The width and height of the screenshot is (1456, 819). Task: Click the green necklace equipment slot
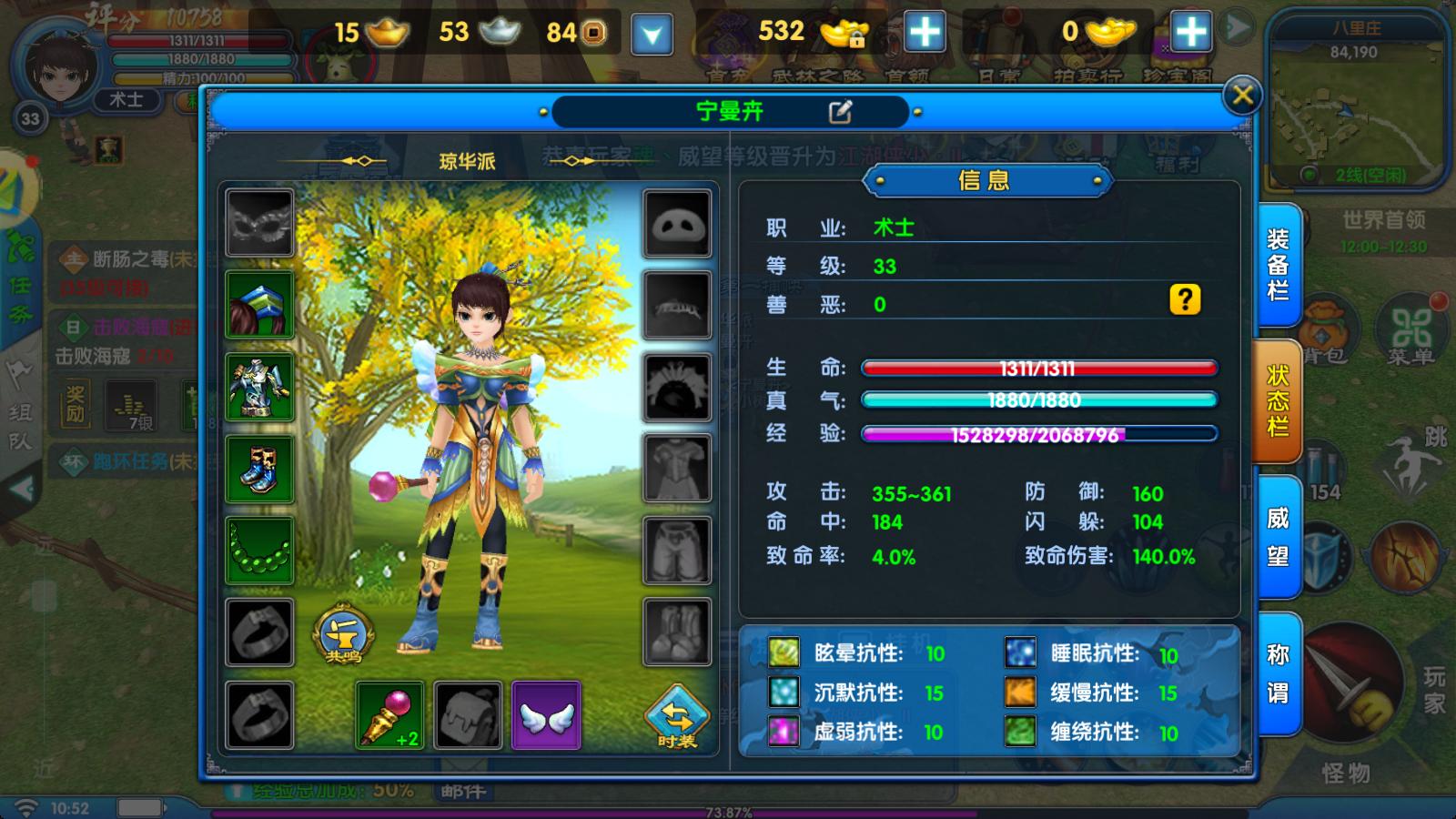(x=258, y=552)
